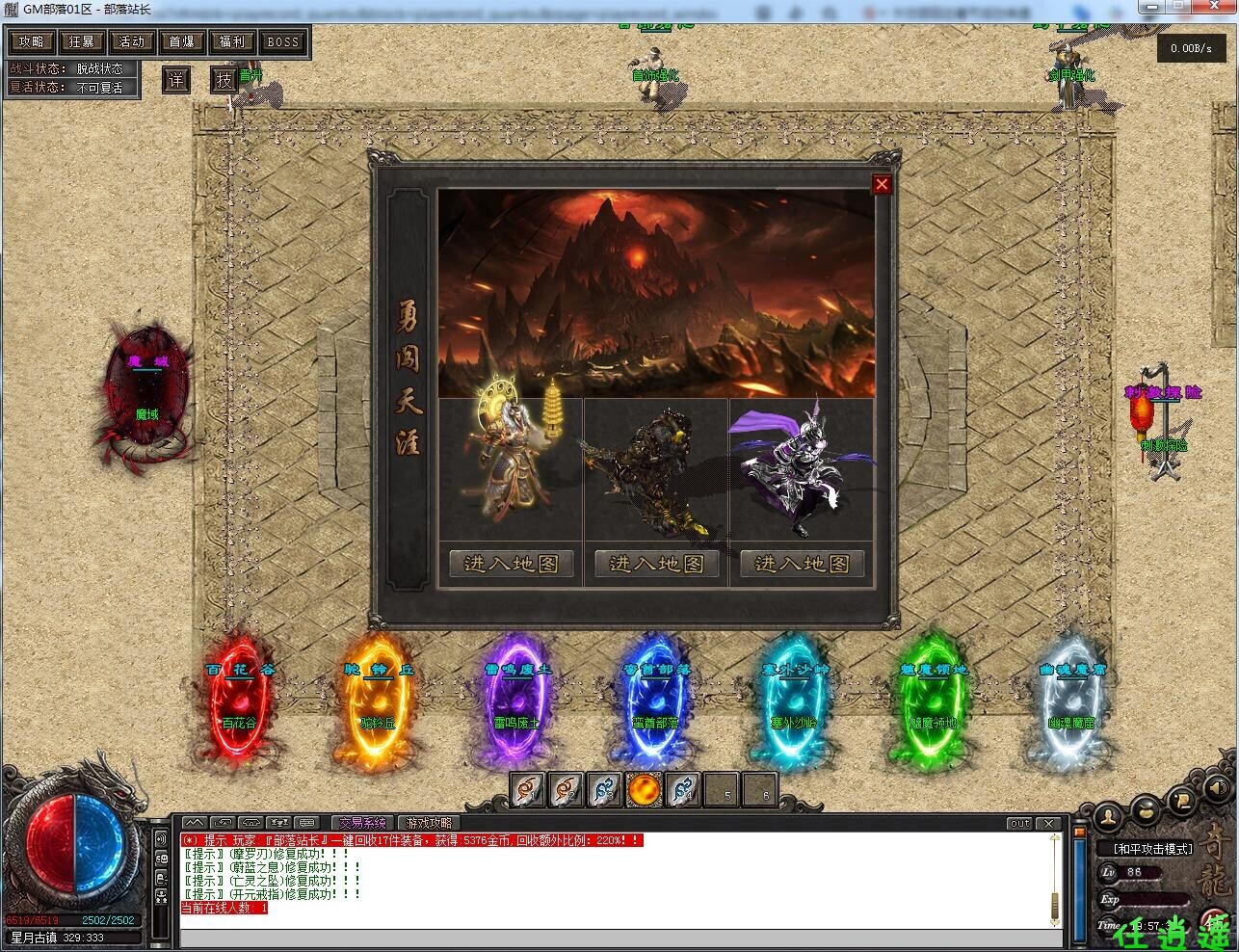Screen dimensions: 1239x952
Task: Click the 技 skills button
Action: [x=224, y=80]
